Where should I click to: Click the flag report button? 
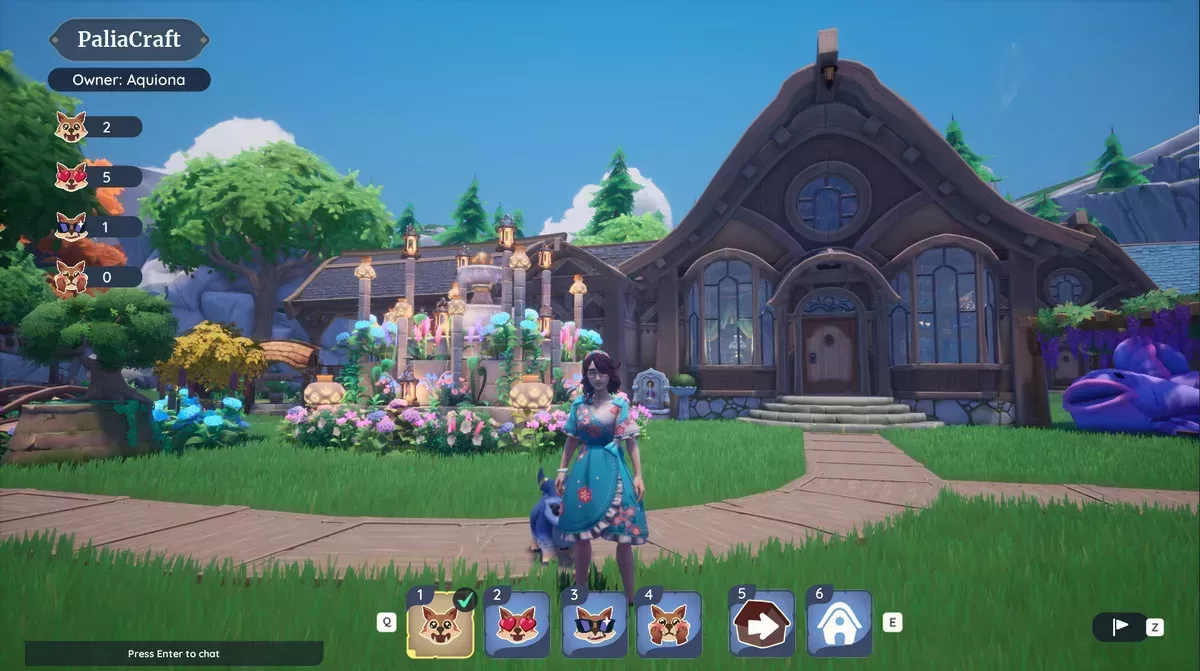1120,627
